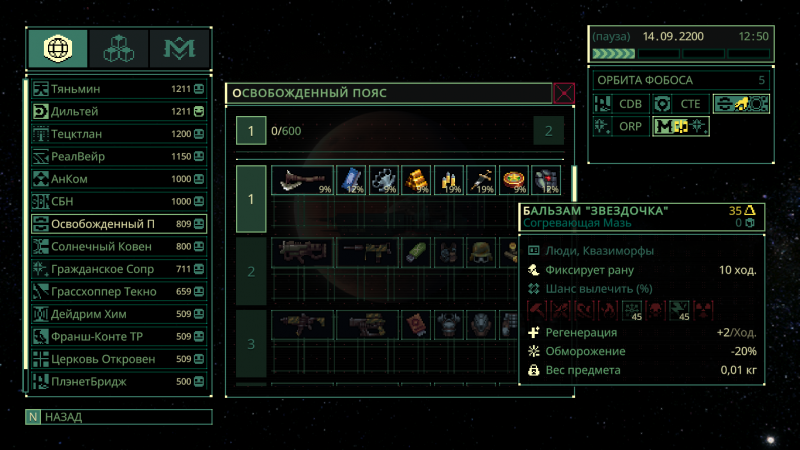Select the Бальзам Звездочка balm slot
This screenshot has width=800, height=450.
514,181
